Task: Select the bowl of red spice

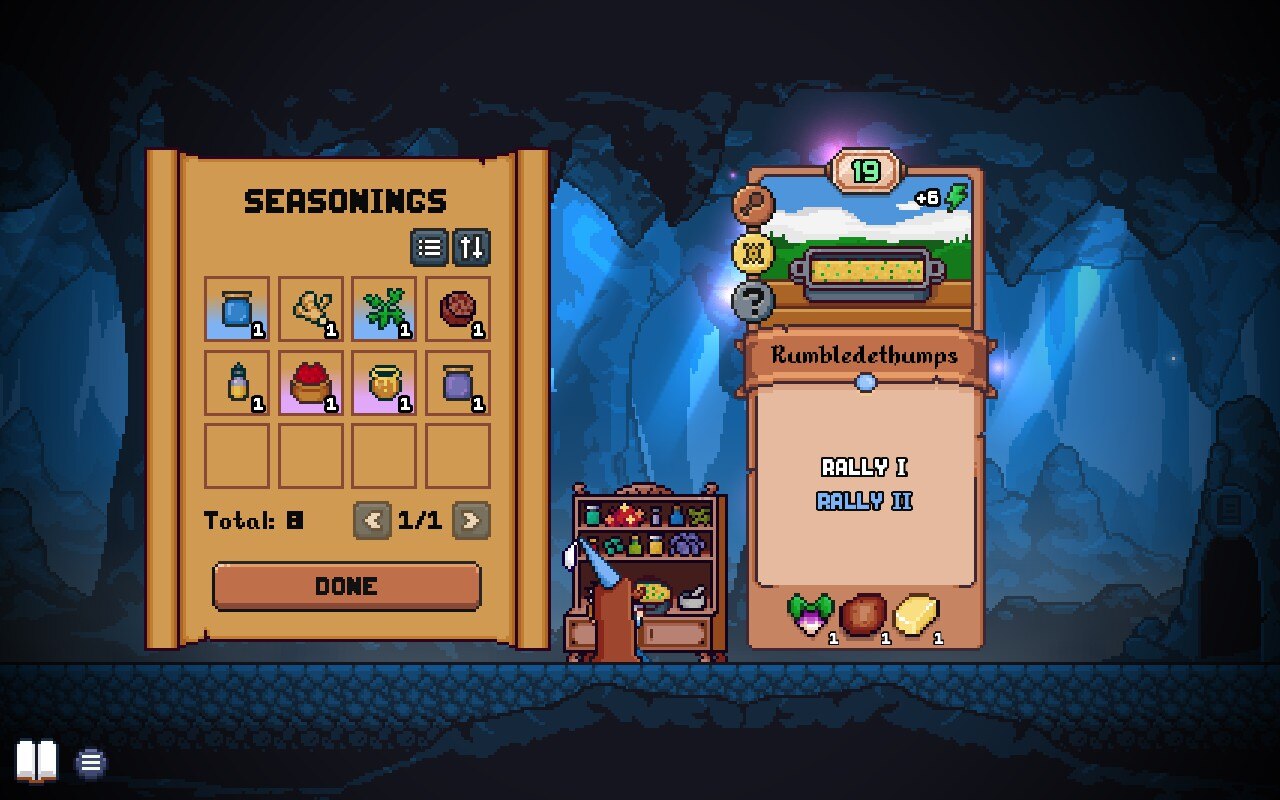Action: pyautogui.click(x=311, y=383)
